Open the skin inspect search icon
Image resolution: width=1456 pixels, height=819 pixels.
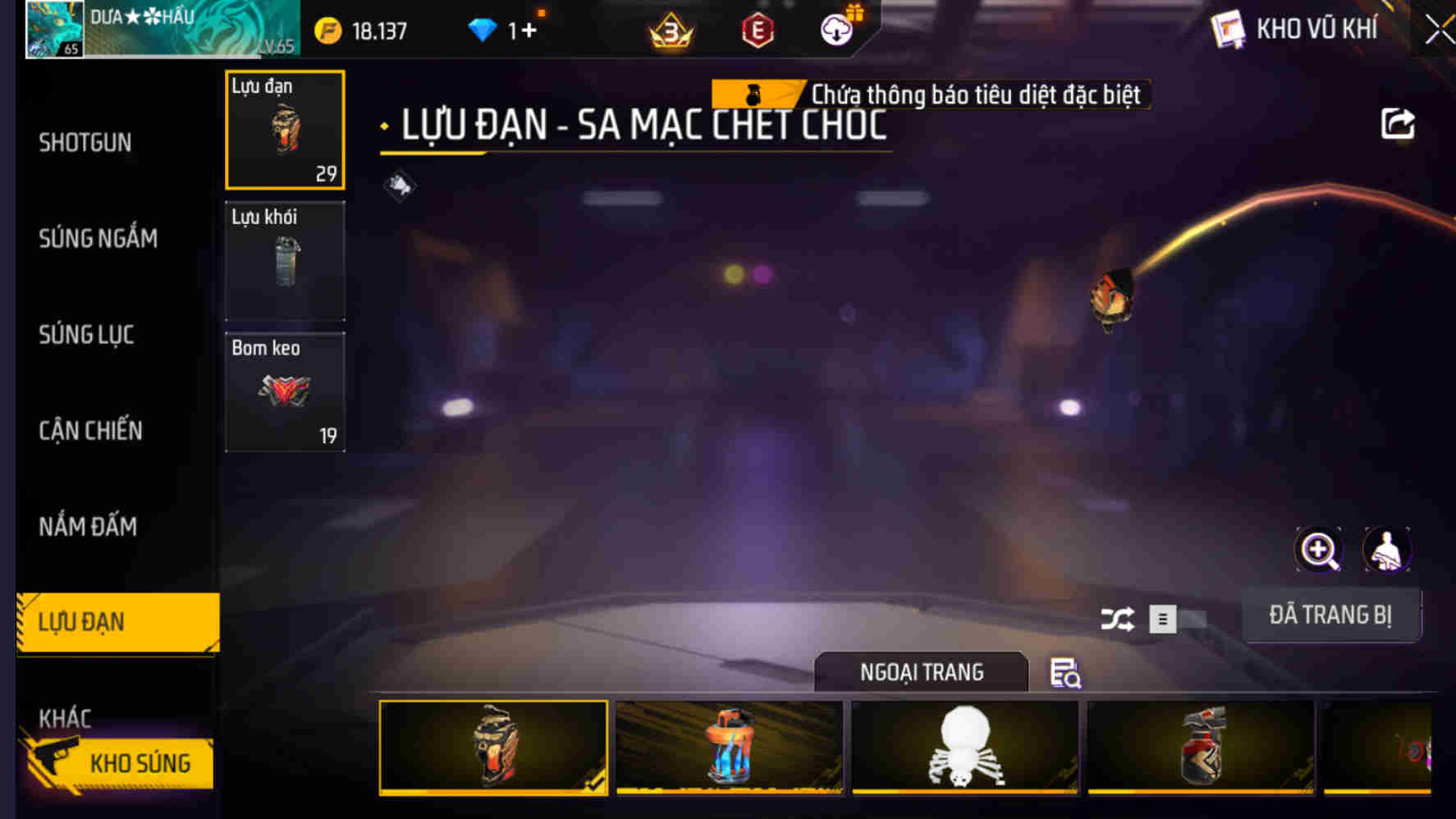tap(1065, 675)
